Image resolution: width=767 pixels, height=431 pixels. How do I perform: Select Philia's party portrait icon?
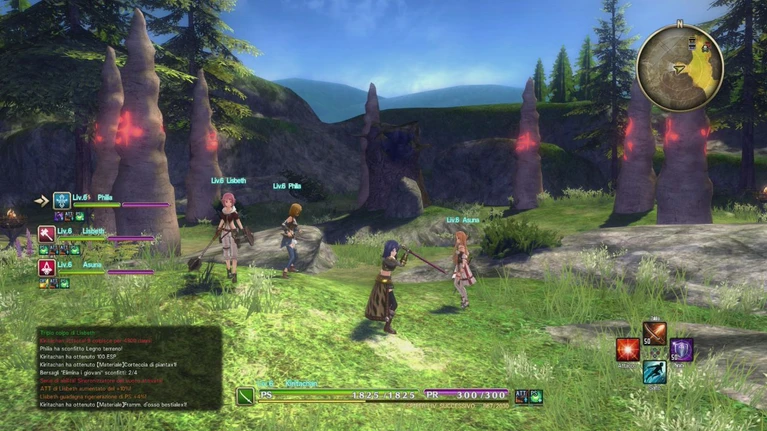point(62,201)
